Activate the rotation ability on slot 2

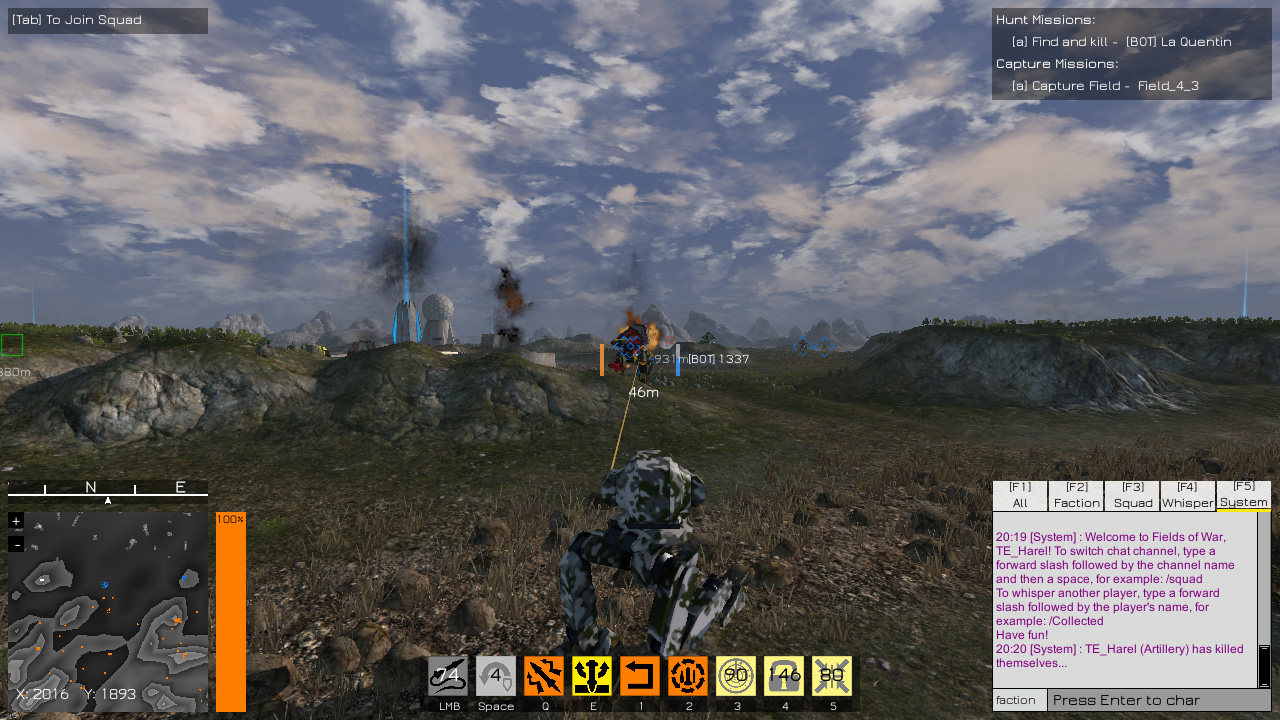(x=688, y=676)
